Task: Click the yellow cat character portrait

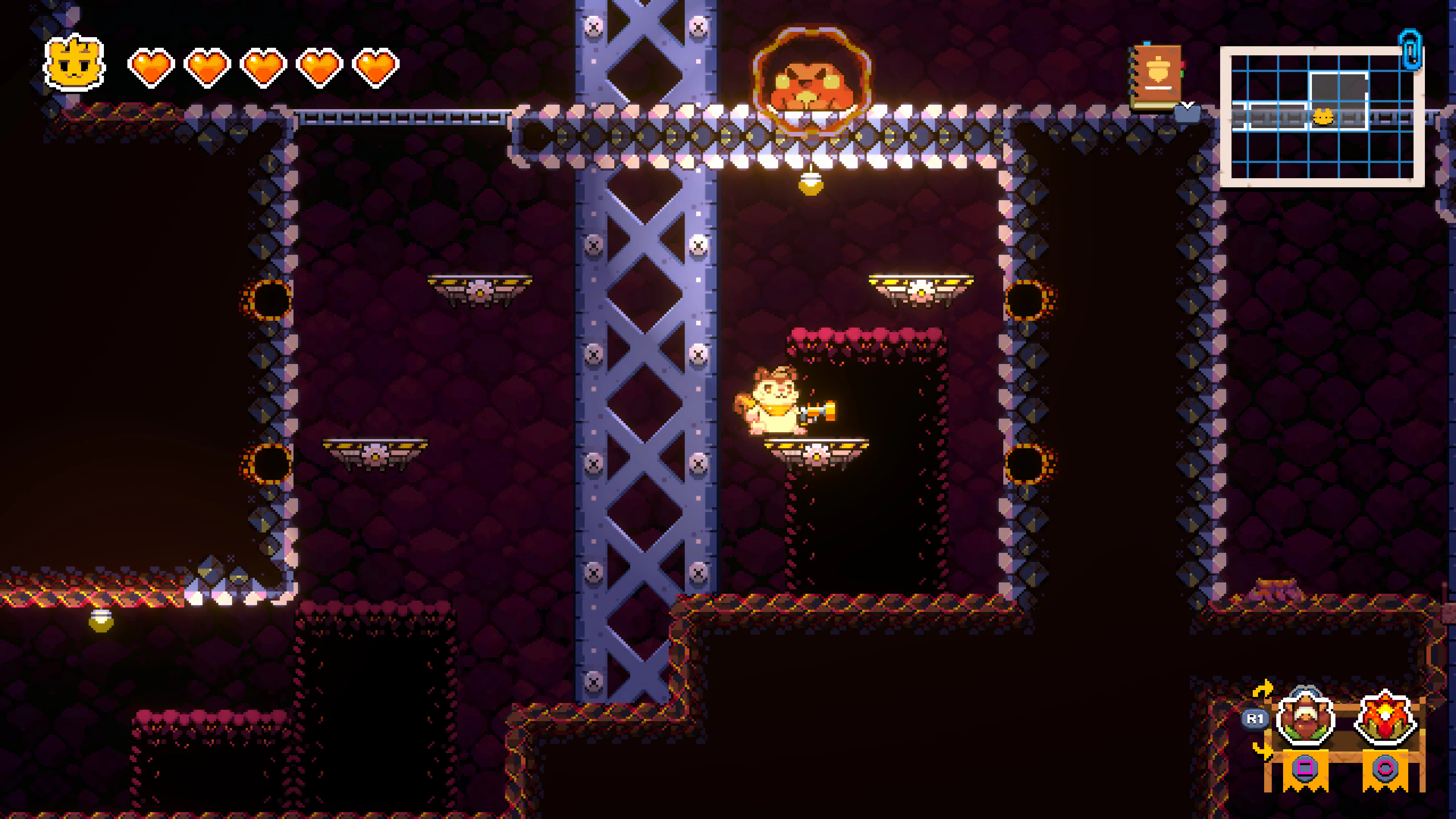Action: 74,63
